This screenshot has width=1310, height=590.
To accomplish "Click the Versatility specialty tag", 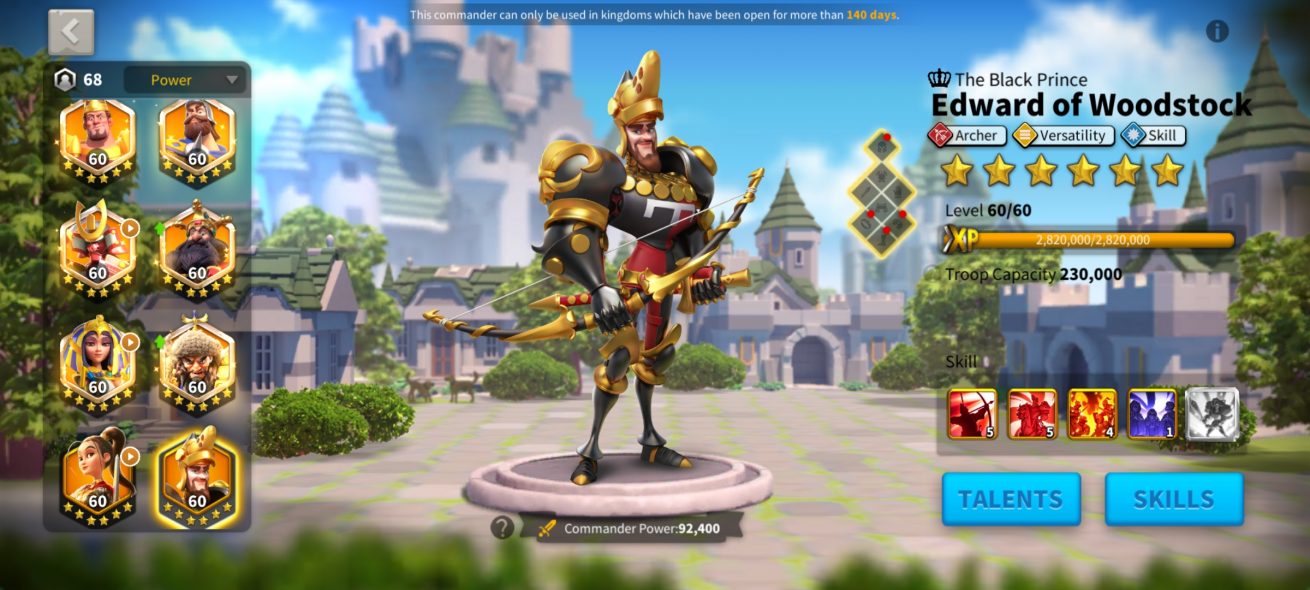I will point(1062,135).
